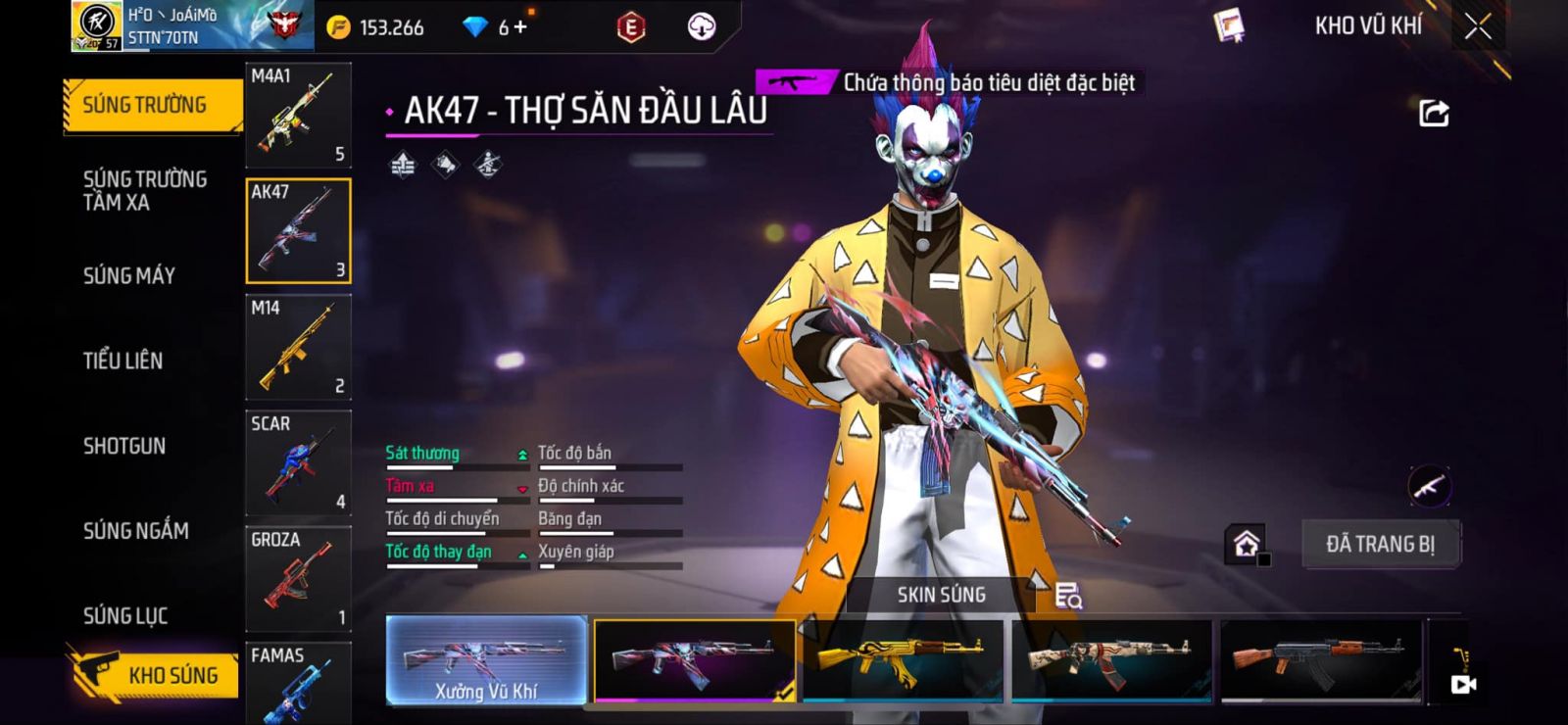Select the FAMAS weapon tile
Image resolution: width=1568 pixels, height=725 pixels.
pyautogui.click(x=298, y=682)
